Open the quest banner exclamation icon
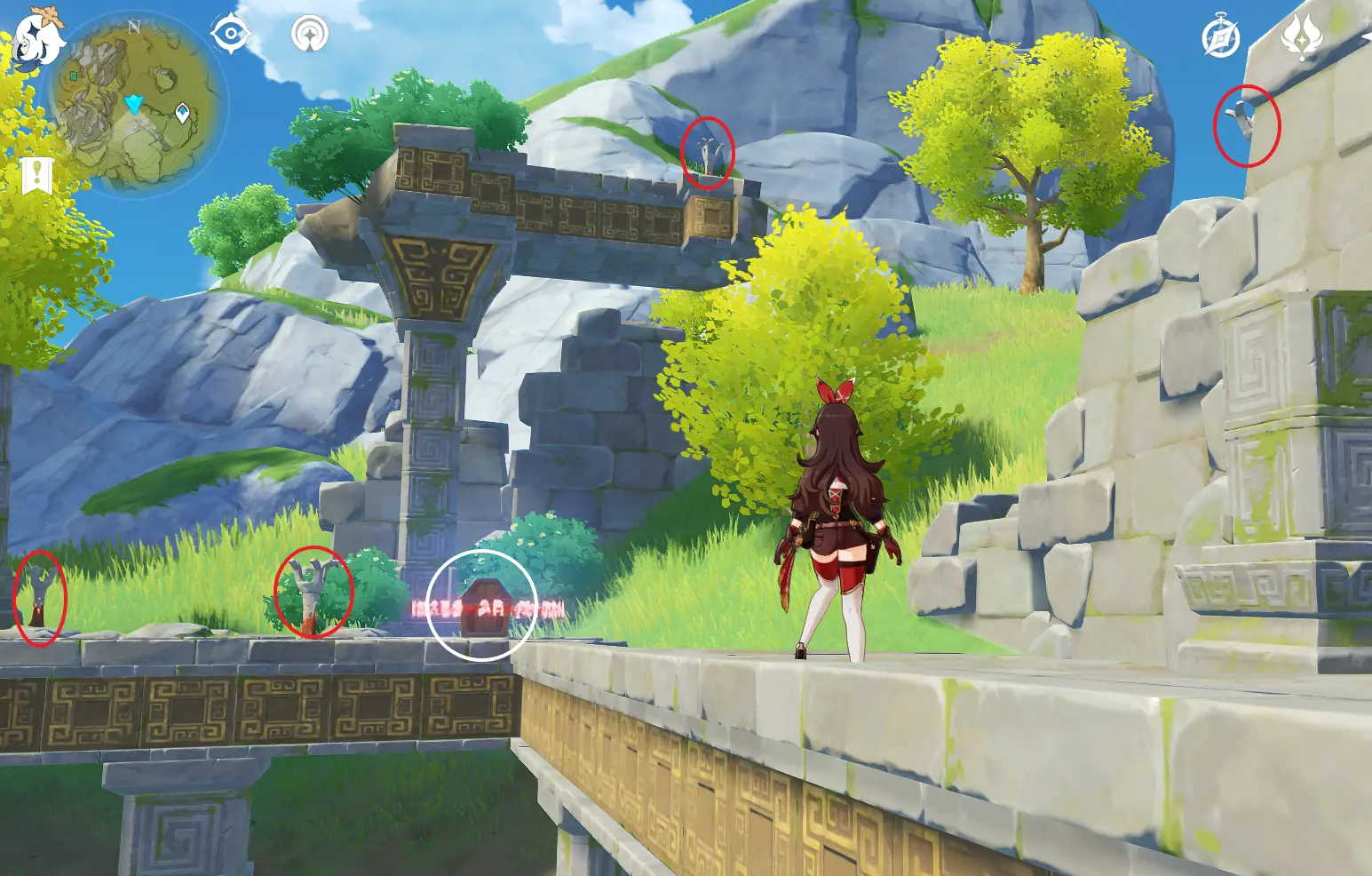This screenshot has height=876, width=1372. (x=36, y=176)
